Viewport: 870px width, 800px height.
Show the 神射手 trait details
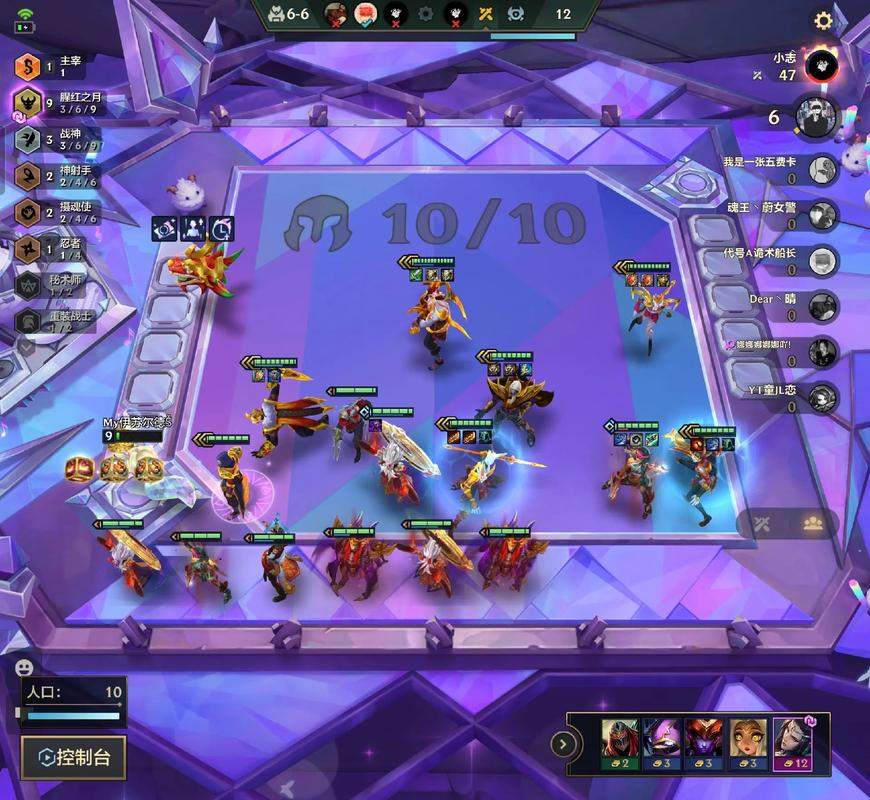tap(28, 176)
